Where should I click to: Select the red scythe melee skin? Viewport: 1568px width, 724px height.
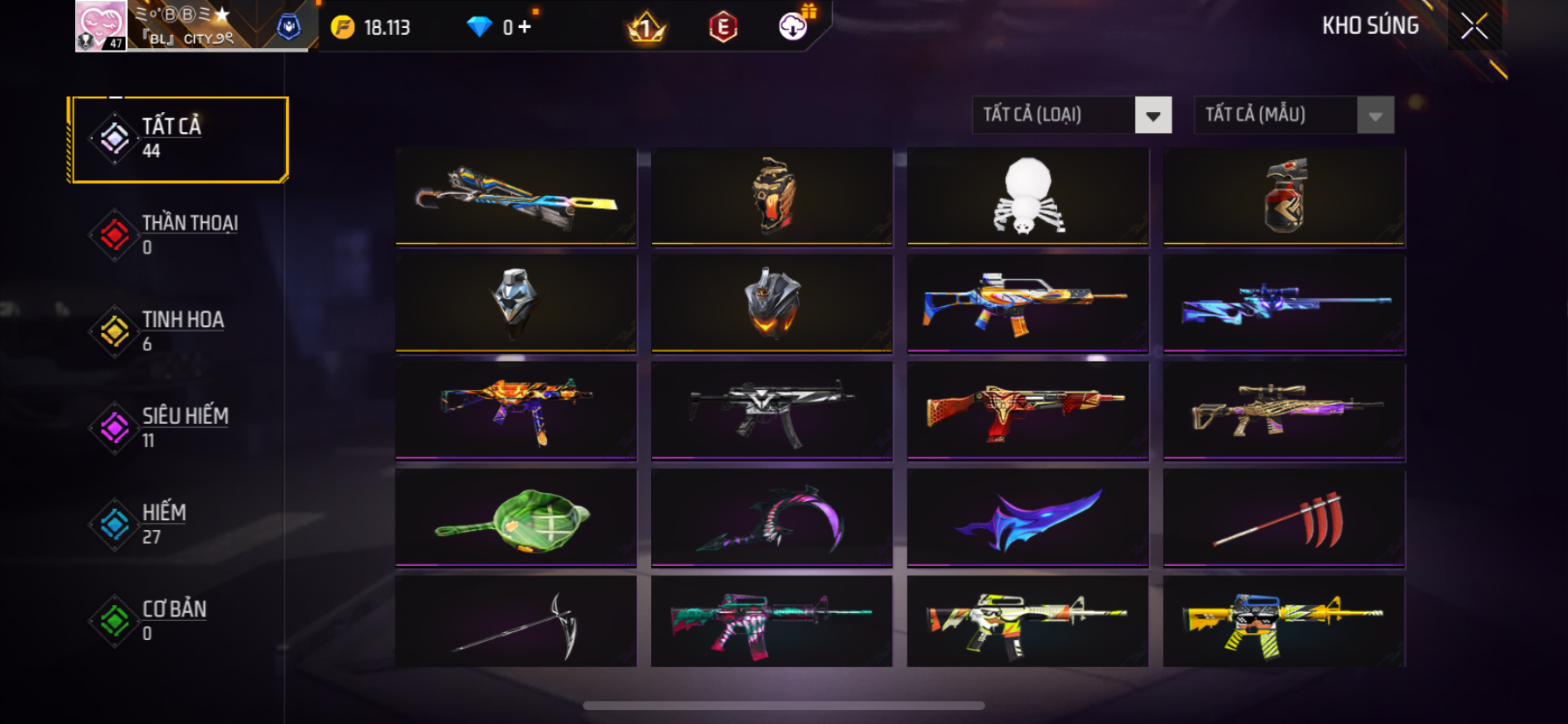(1284, 518)
